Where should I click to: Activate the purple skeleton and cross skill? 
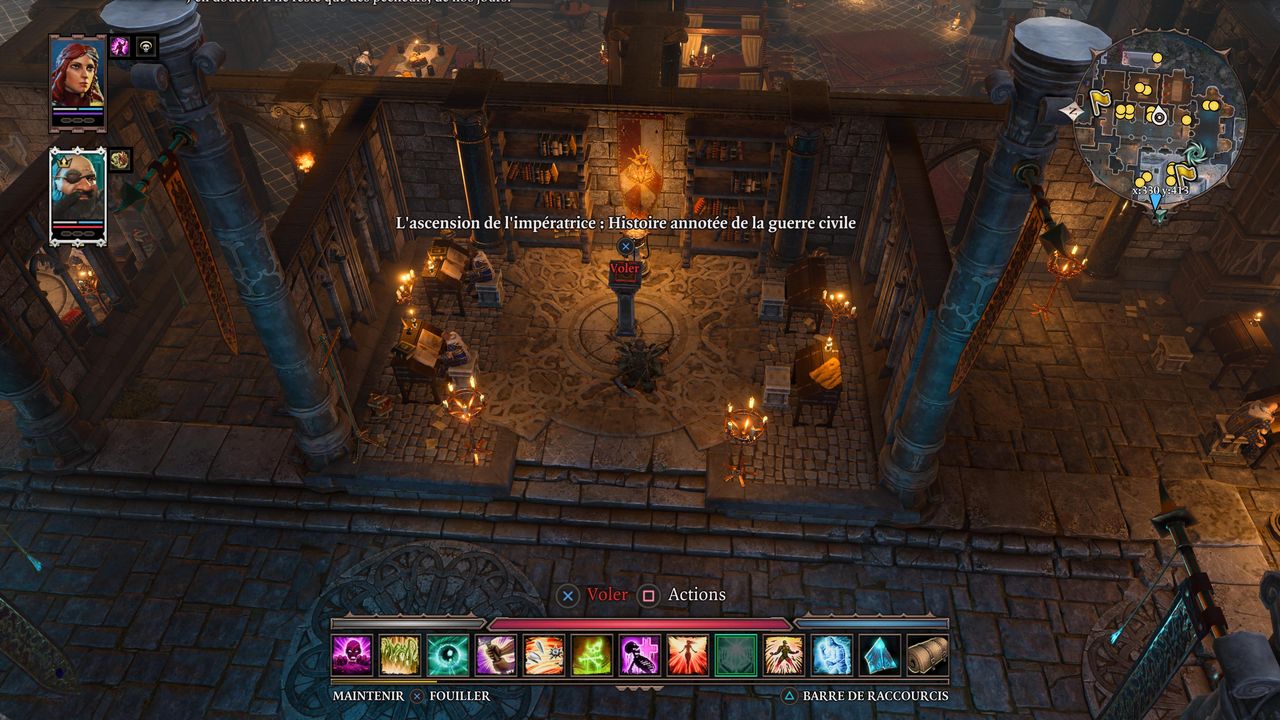click(x=640, y=655)
